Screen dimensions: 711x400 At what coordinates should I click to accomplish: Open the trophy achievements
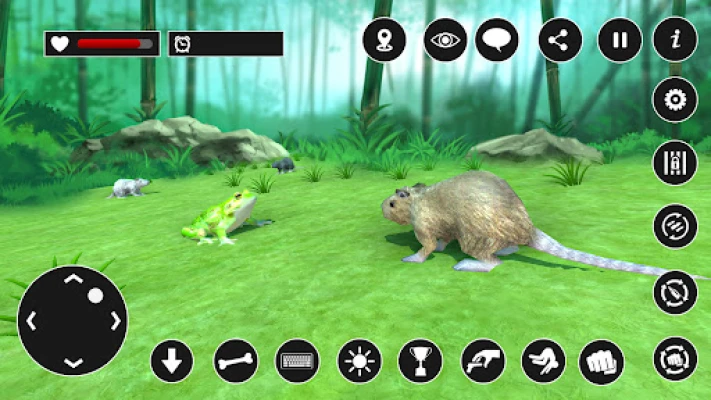click(x=420, y=361)
